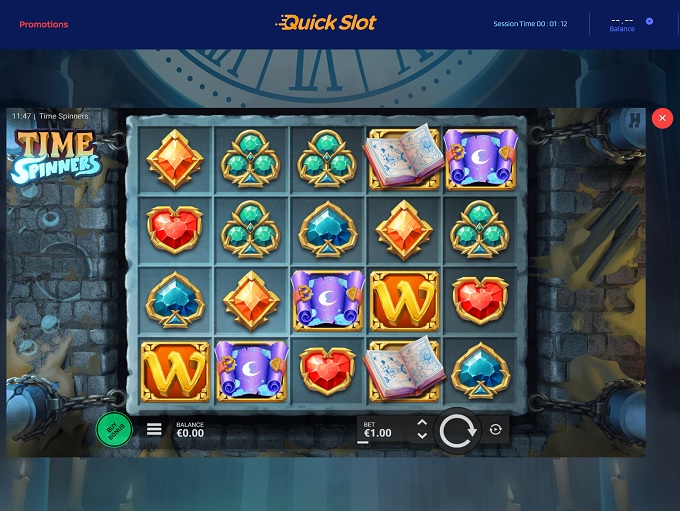Decrease the bet with the down arrow

point(422,436)
